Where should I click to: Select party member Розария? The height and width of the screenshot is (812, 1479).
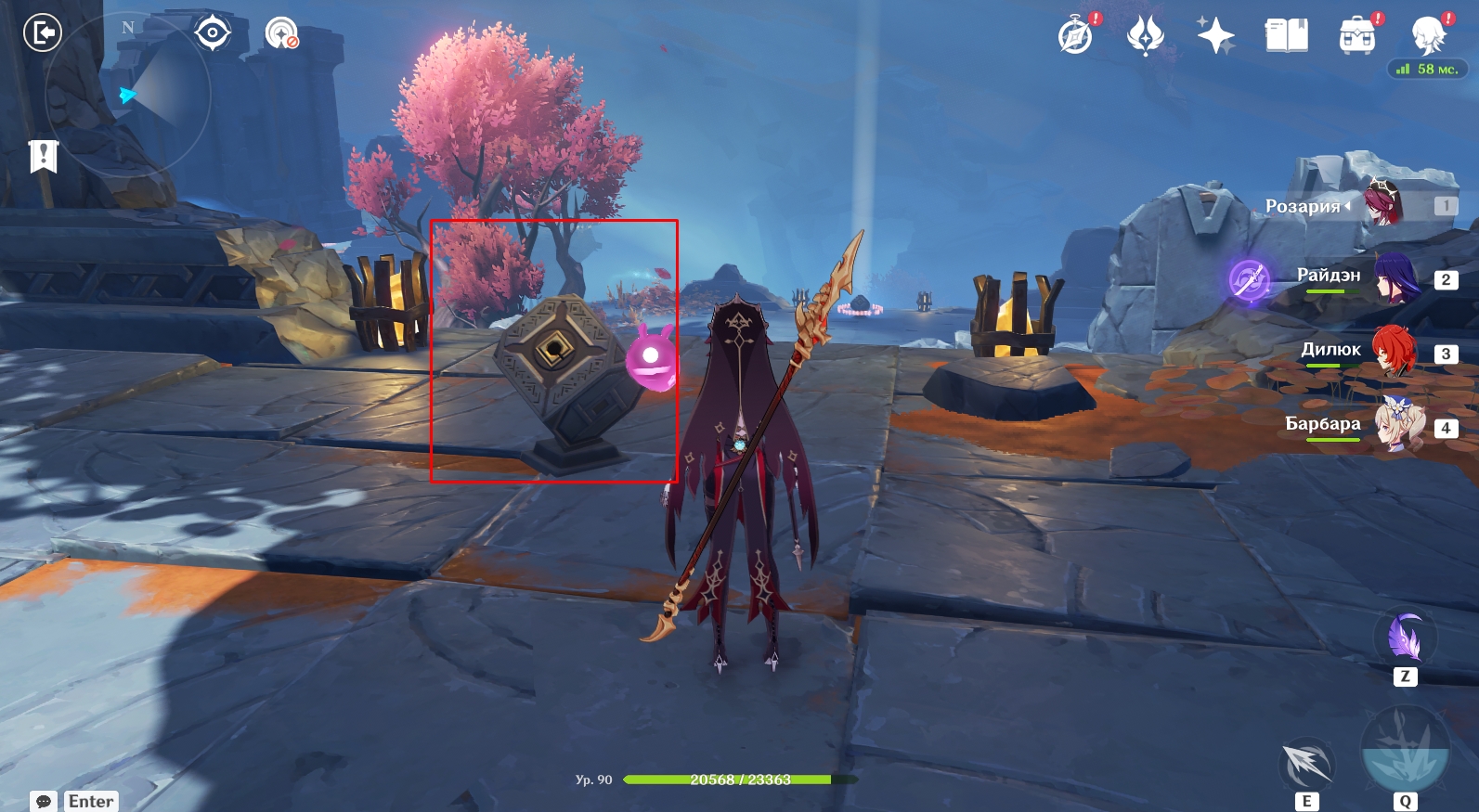coord(1383,205)
